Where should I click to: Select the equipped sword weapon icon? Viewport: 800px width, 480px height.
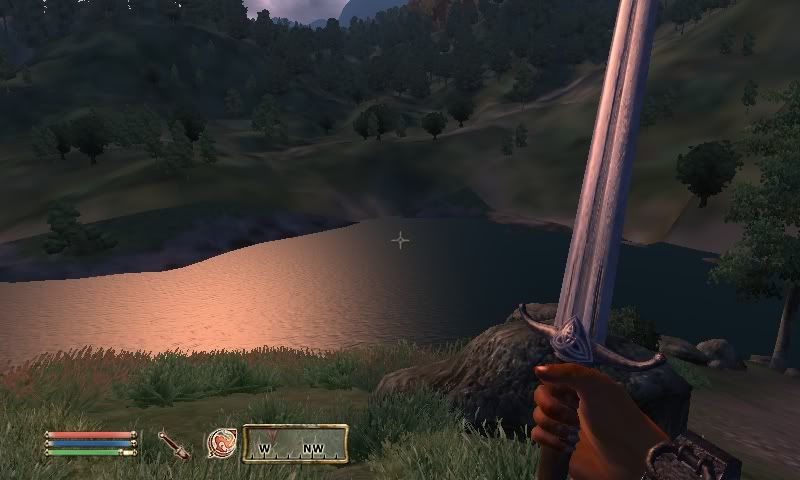tap(174, 444)
